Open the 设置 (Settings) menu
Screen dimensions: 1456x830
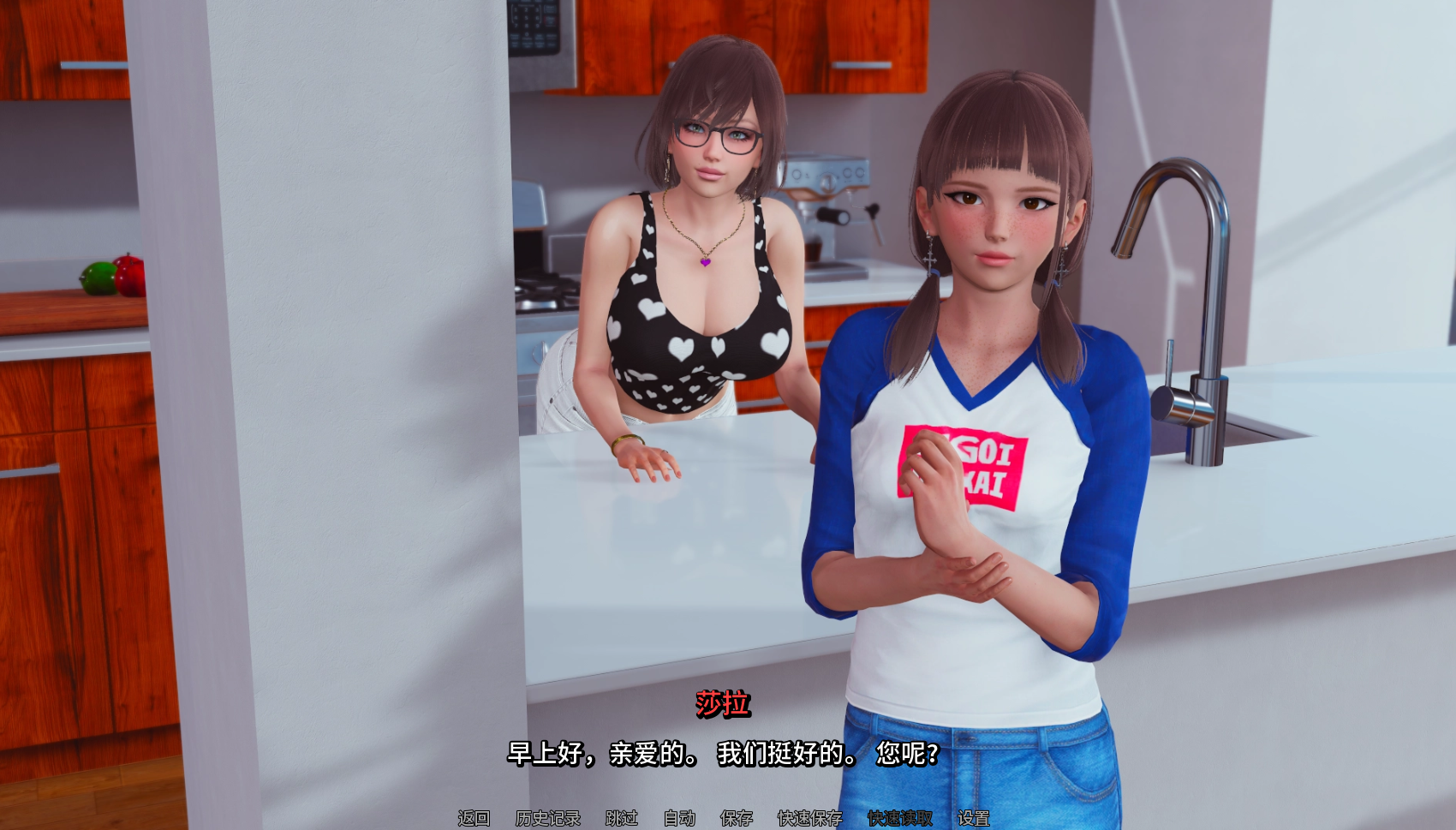[x=974, y=818]
